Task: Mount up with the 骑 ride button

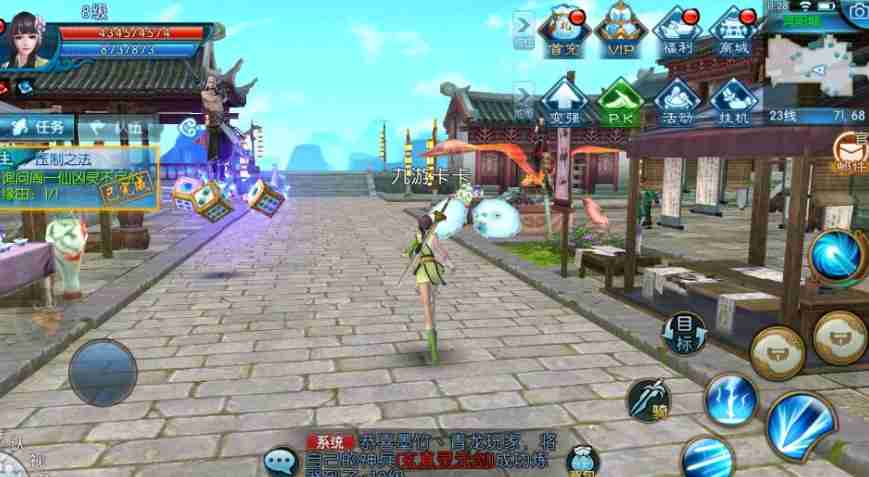Action: click(648, 400)
